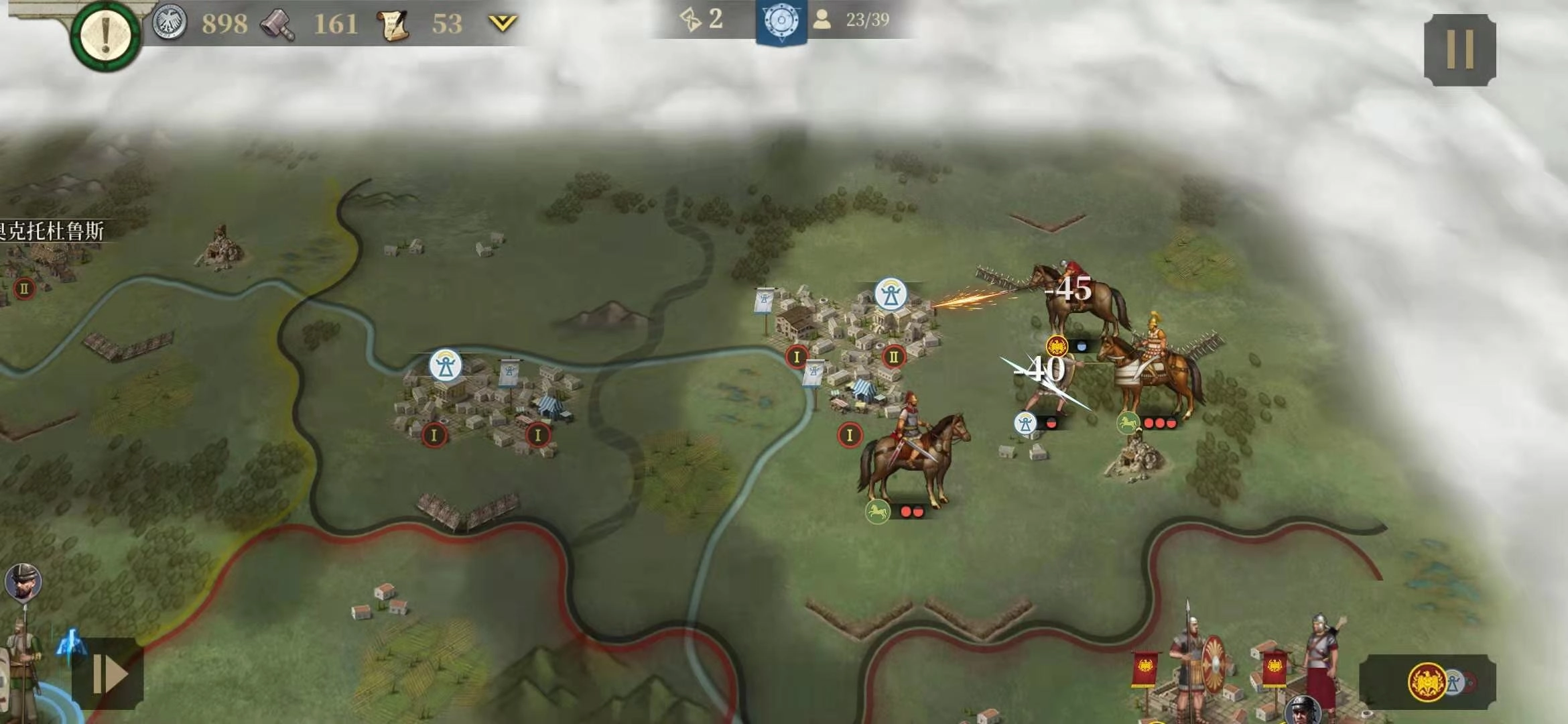Expand the resource bar with yellow chevron
This screenshot has height=724, width=1568.
coord(503,24)
